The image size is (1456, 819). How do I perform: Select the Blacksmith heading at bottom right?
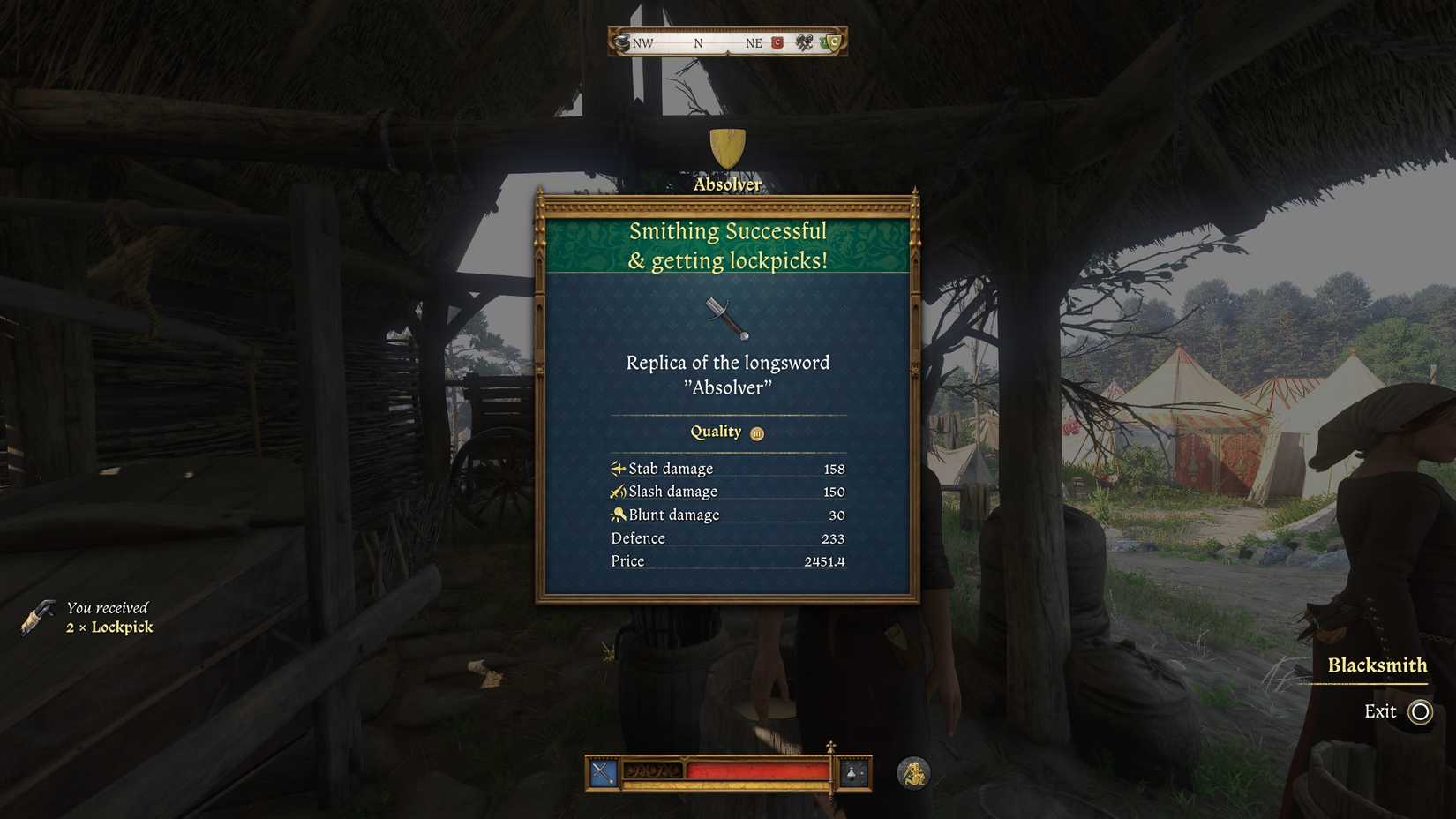pos(1377,665)
